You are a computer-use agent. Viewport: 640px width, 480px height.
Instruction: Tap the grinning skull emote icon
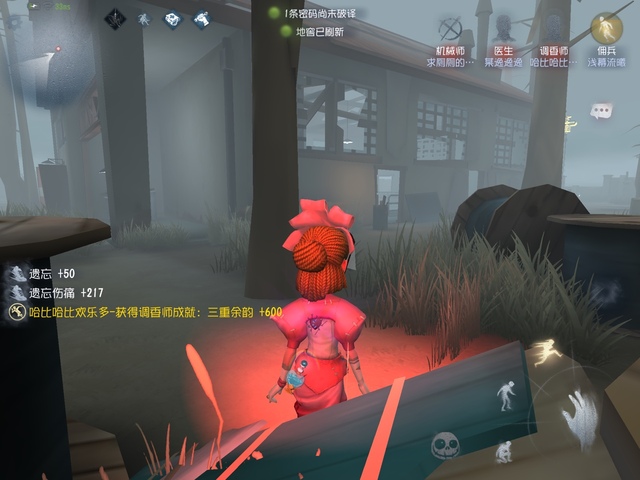[445, 446]
